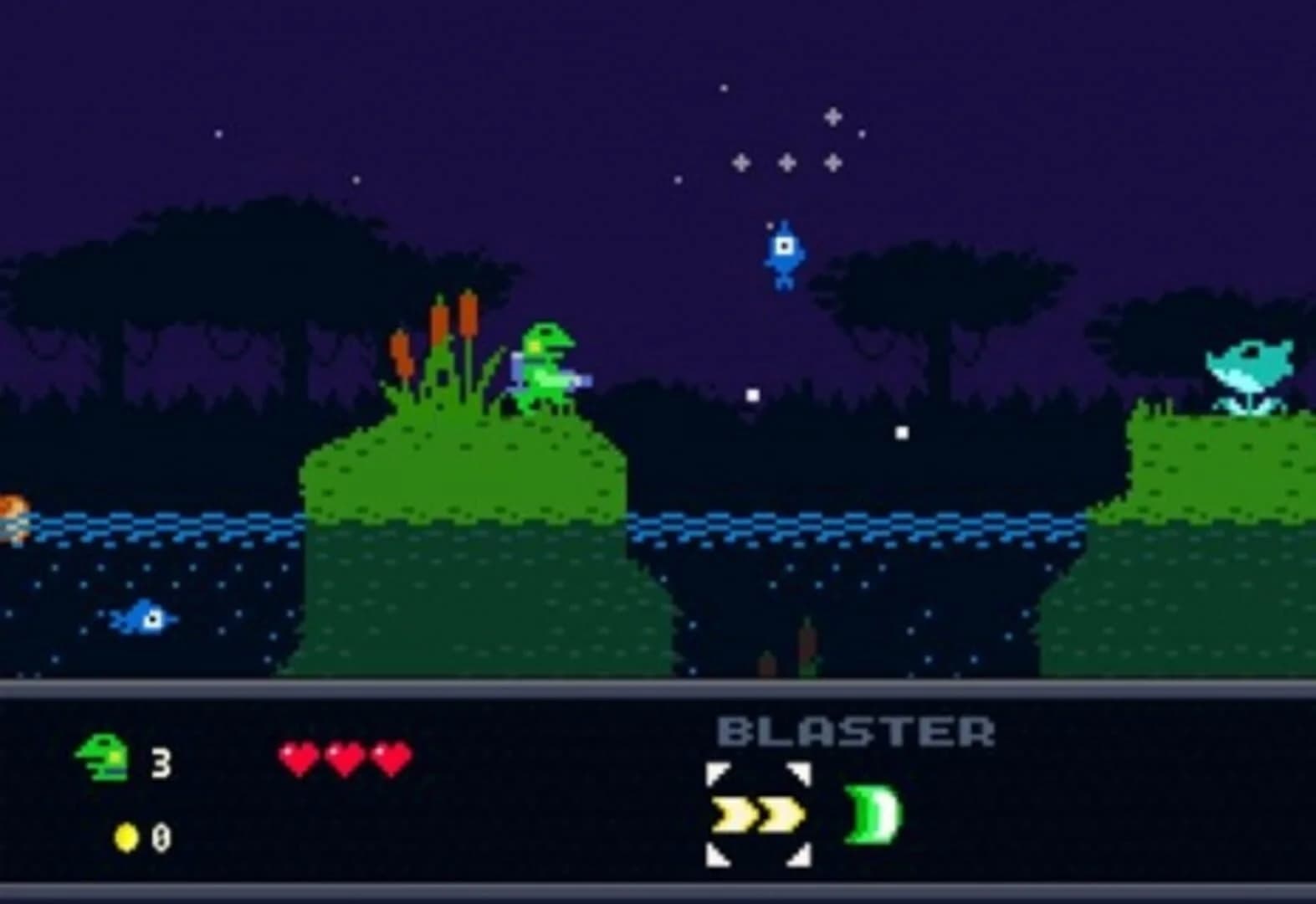This screenshot has height=904, width=1316.
Task: Click the flying blue fish enemy in the sky
Action: coord(783,251)
